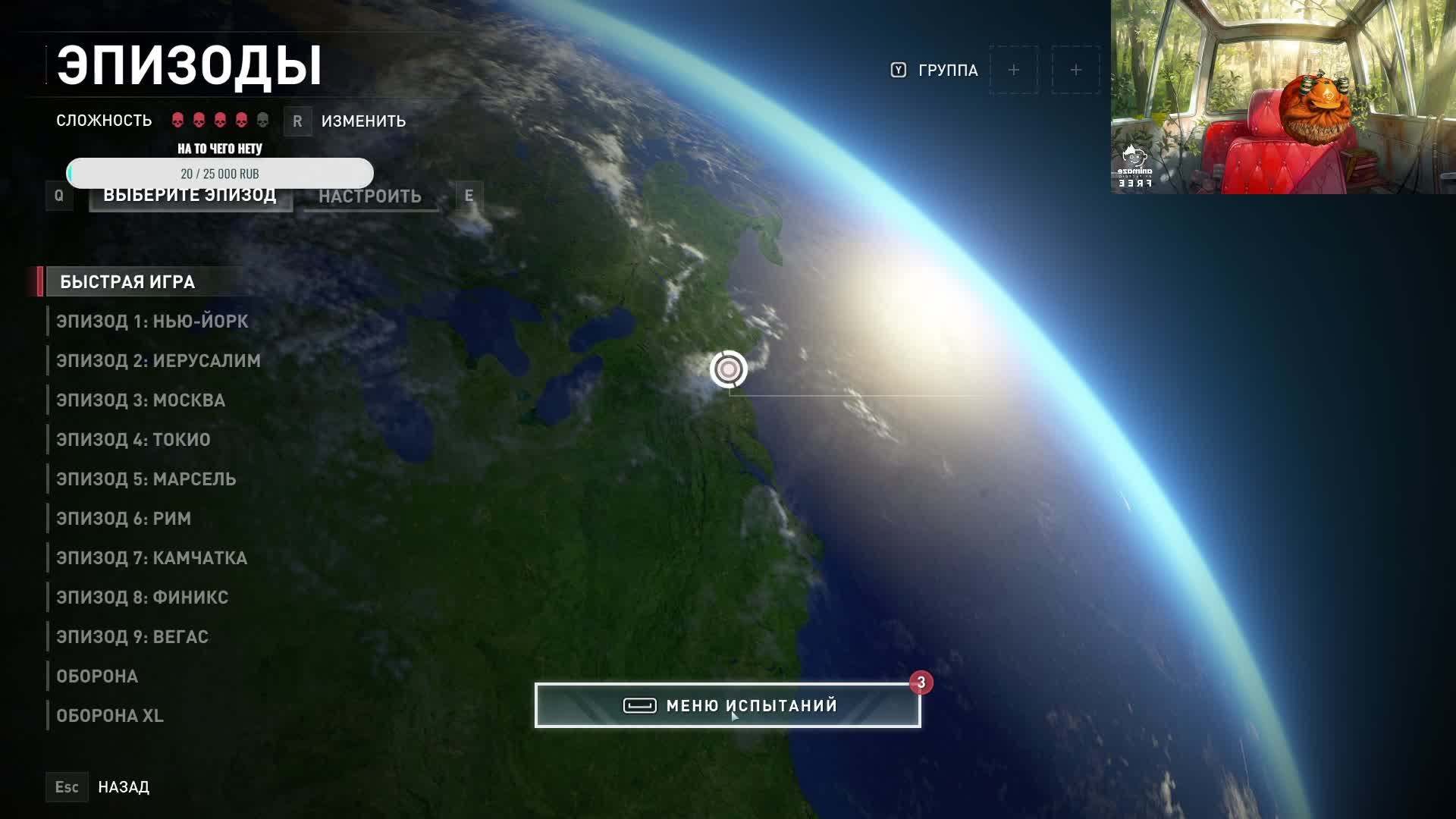Select Оборона XL mode

[x=110, y=716]
